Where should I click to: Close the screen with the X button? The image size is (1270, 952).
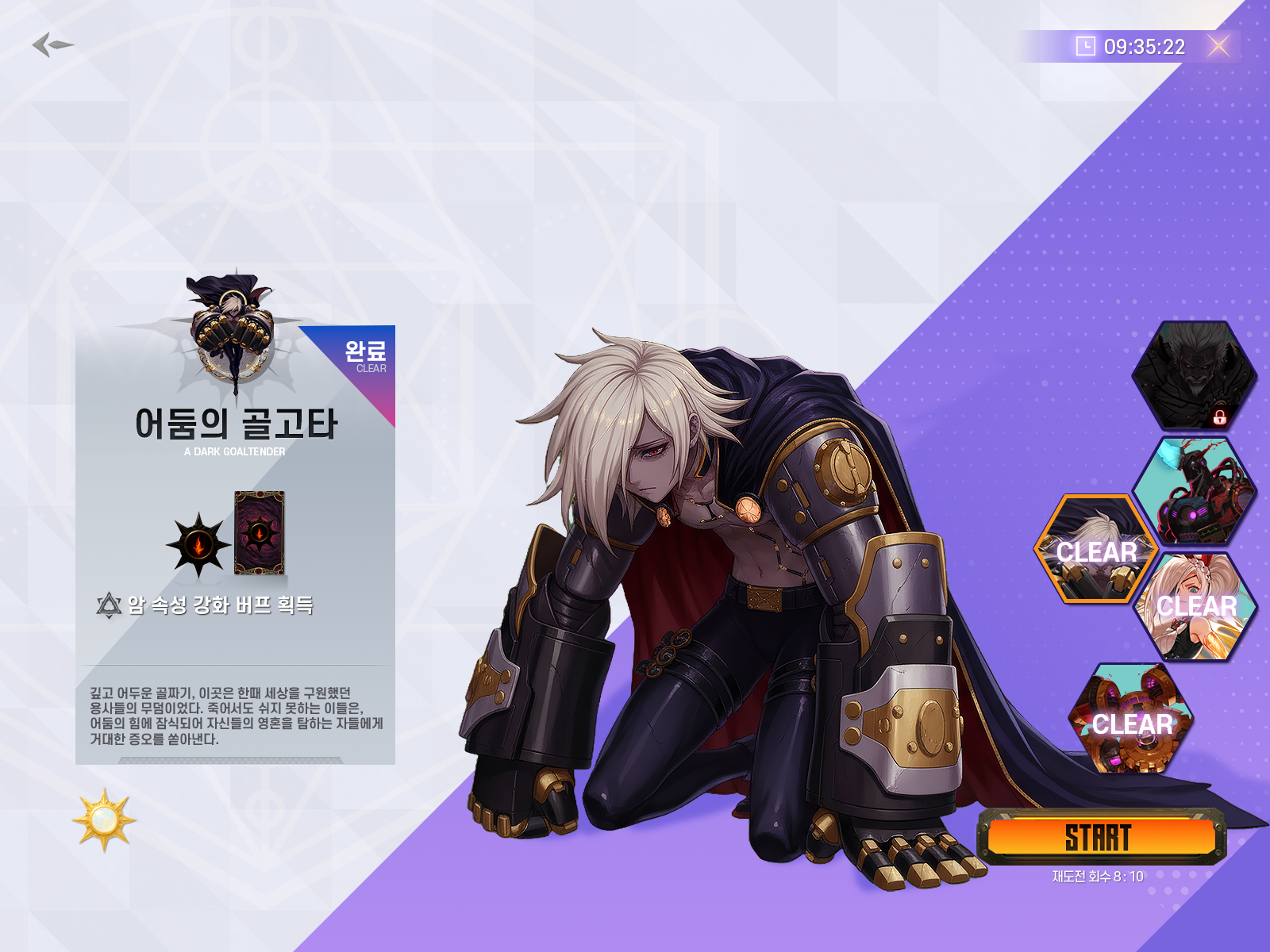(1220, 45)
